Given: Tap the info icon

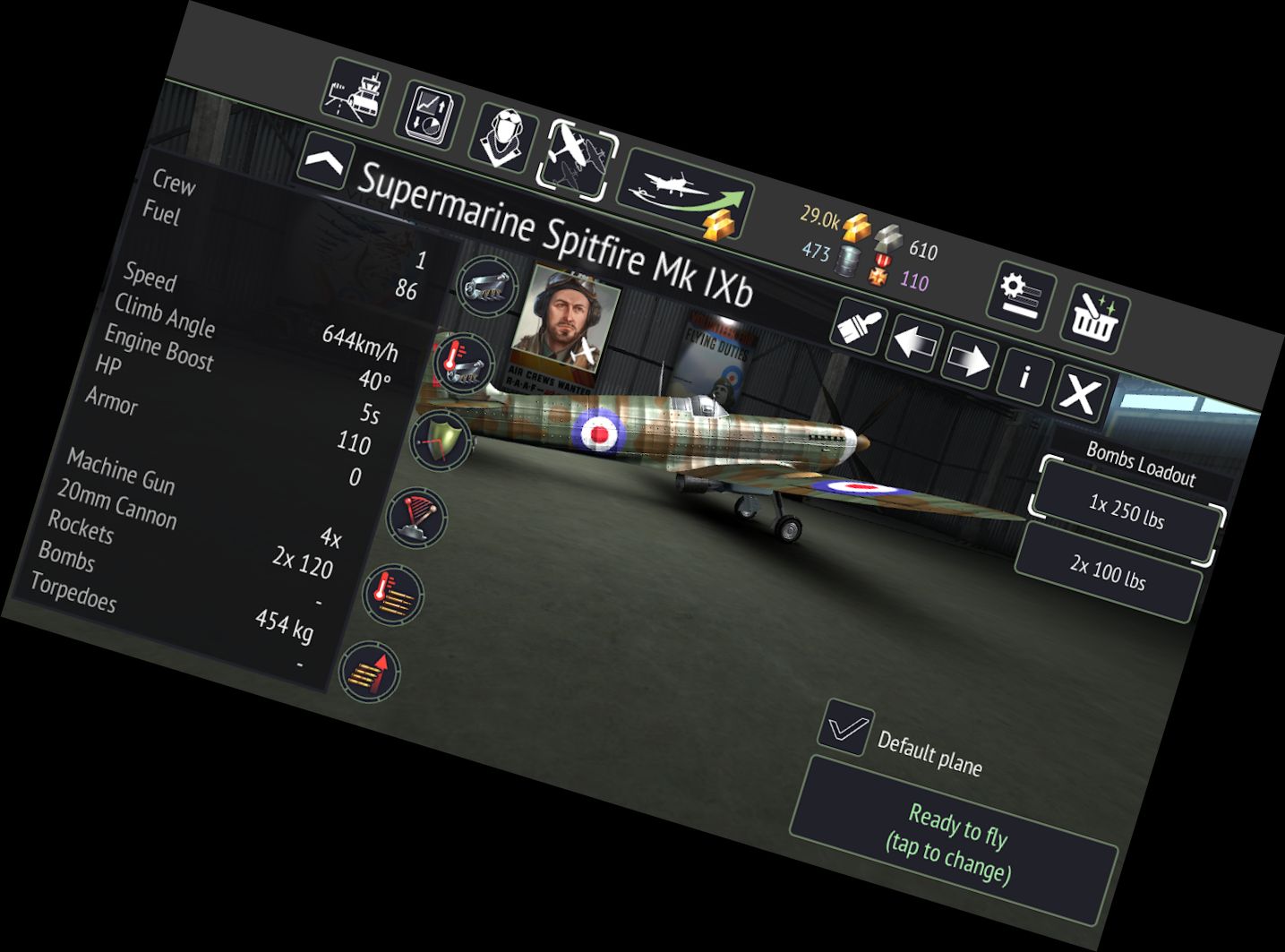Looking at the screenshot, I should coord(1026,377).
